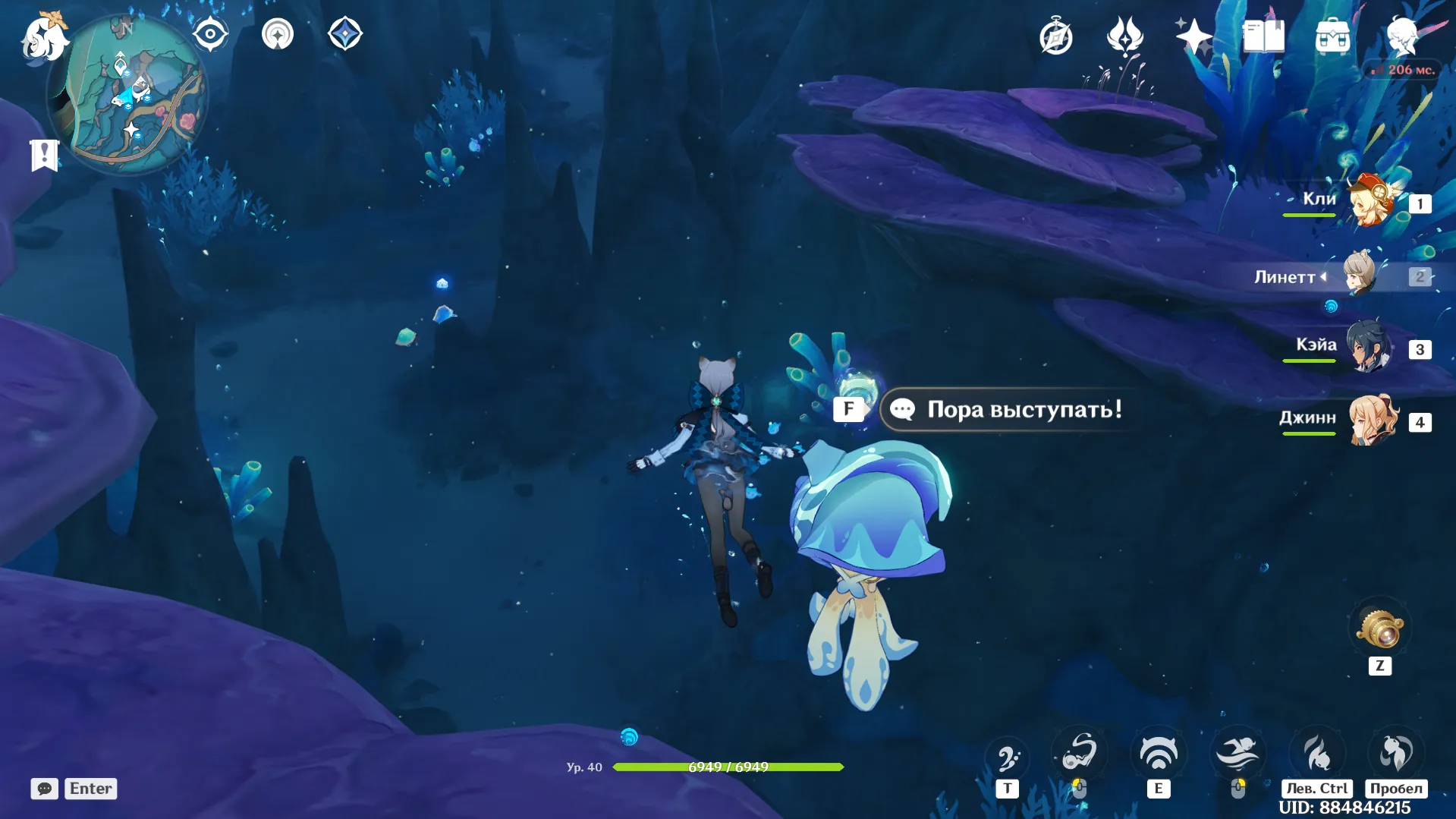Use the golden gadget item
The height and width of the screenshot is (819, 1456).
[x=1379, y=628]
